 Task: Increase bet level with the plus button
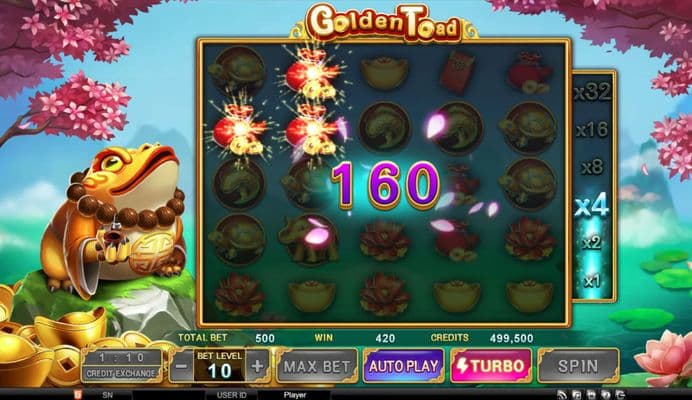click(258, 366)
